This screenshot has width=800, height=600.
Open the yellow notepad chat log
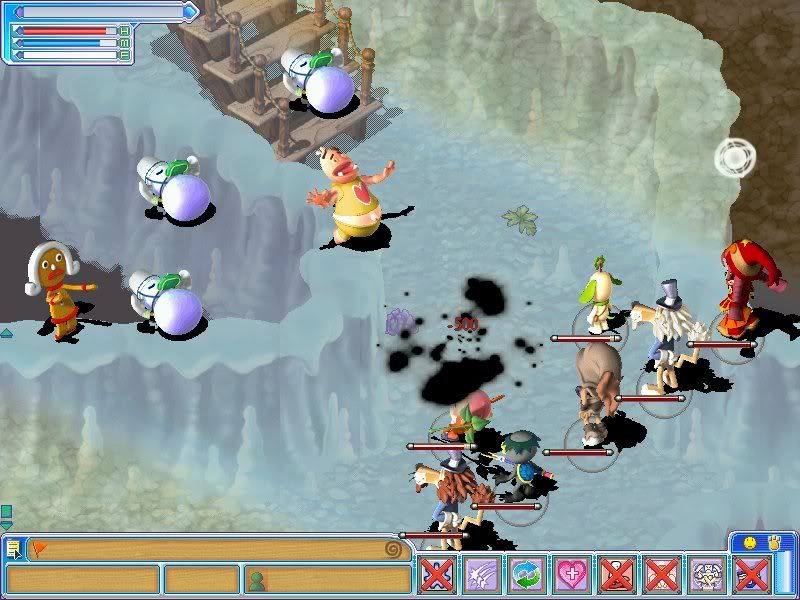click(12, 548)
